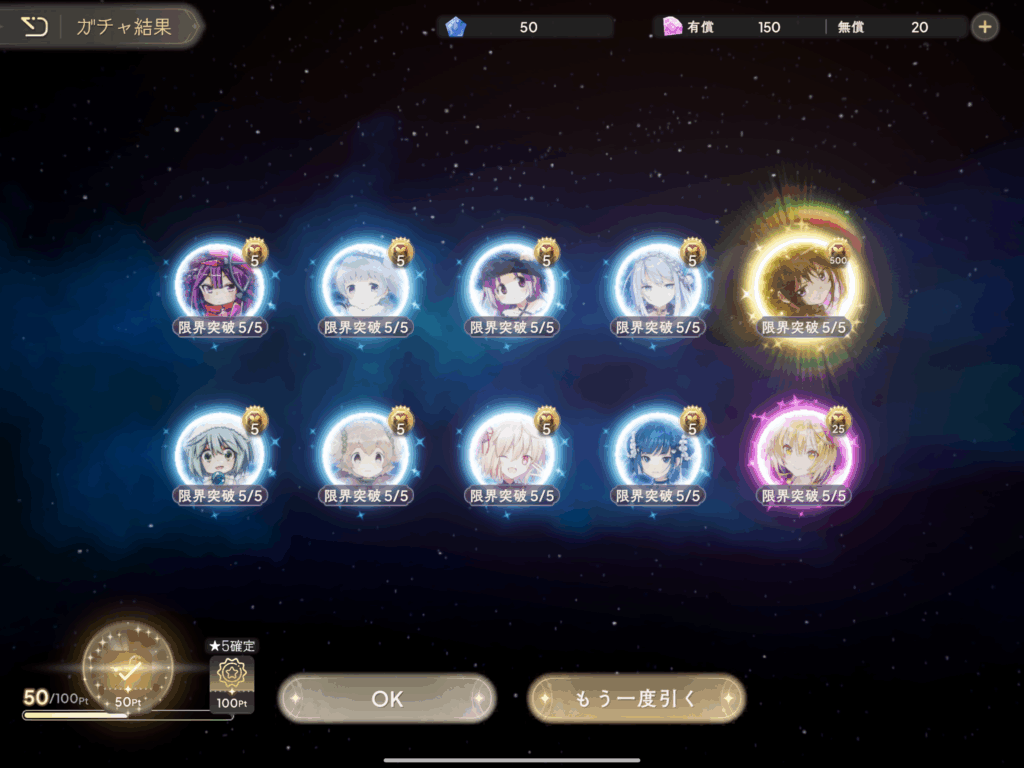Select the gold-glowing brown-haired character result
1024x768 pixels.
tap(803, 284)
